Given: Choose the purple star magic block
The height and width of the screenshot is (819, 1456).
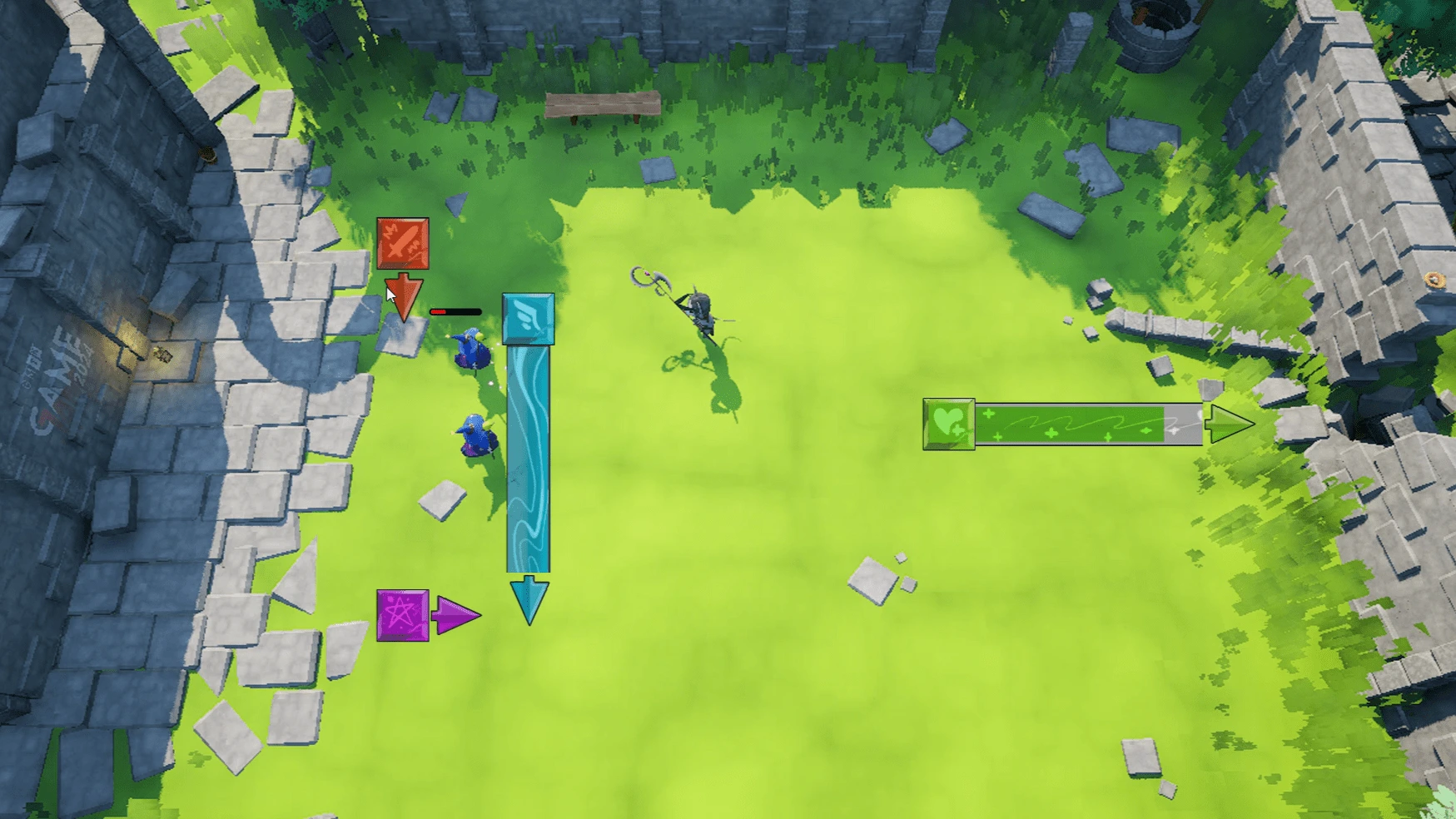Looking at the screenshot, I should pos(403,616).
